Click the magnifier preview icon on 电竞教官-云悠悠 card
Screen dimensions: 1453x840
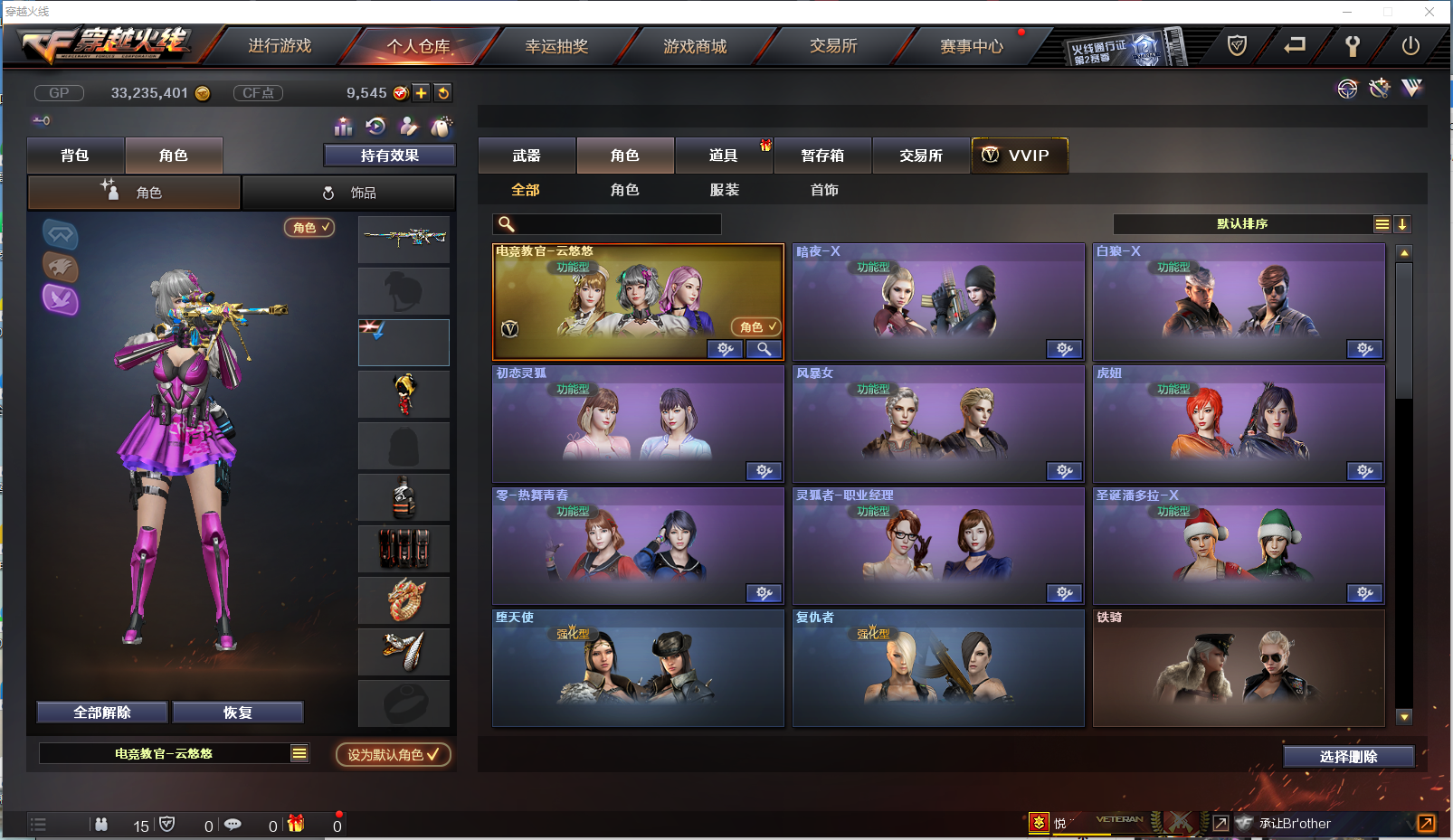764,349
